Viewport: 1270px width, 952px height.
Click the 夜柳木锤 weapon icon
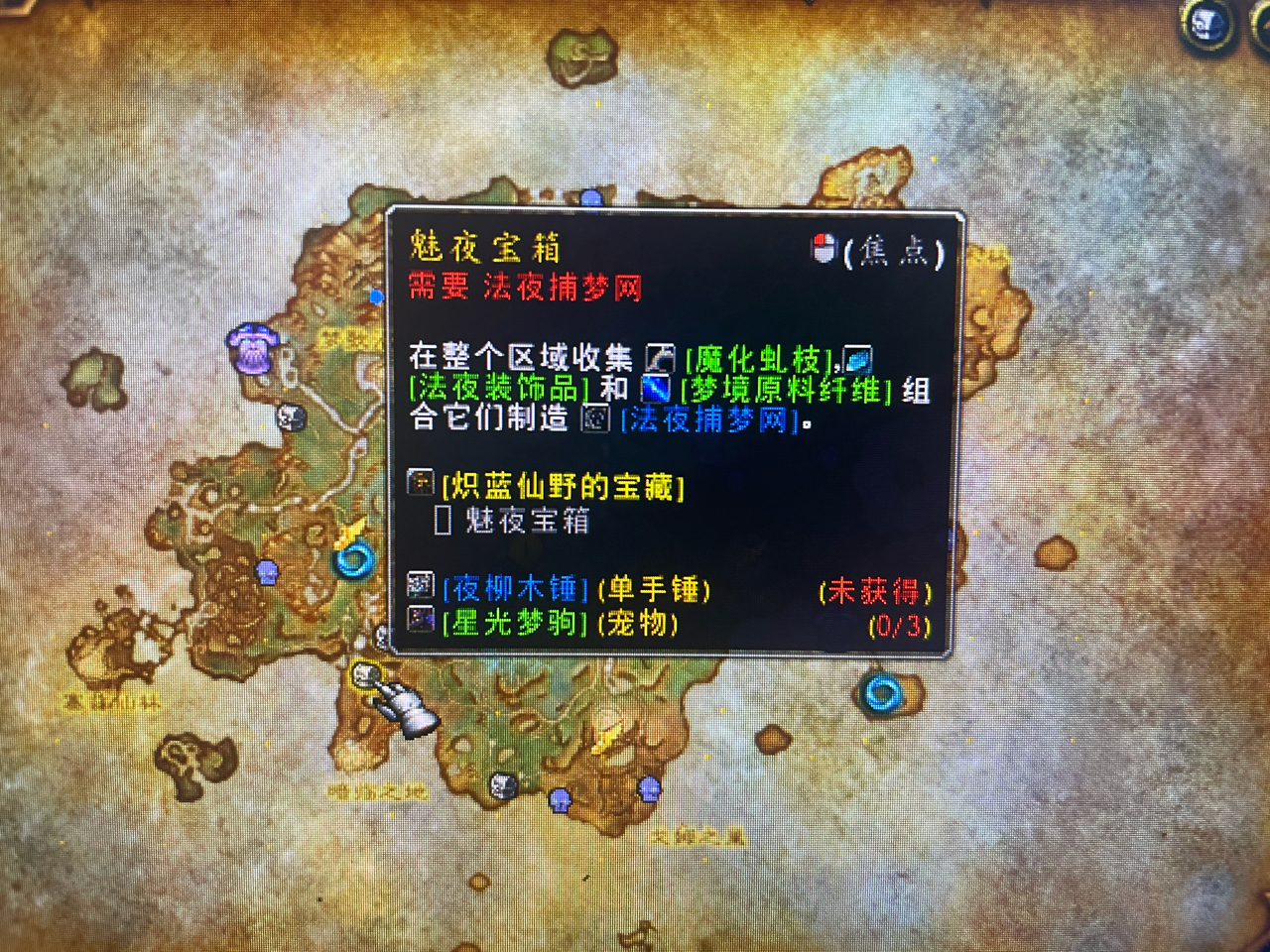pos(422,587)
